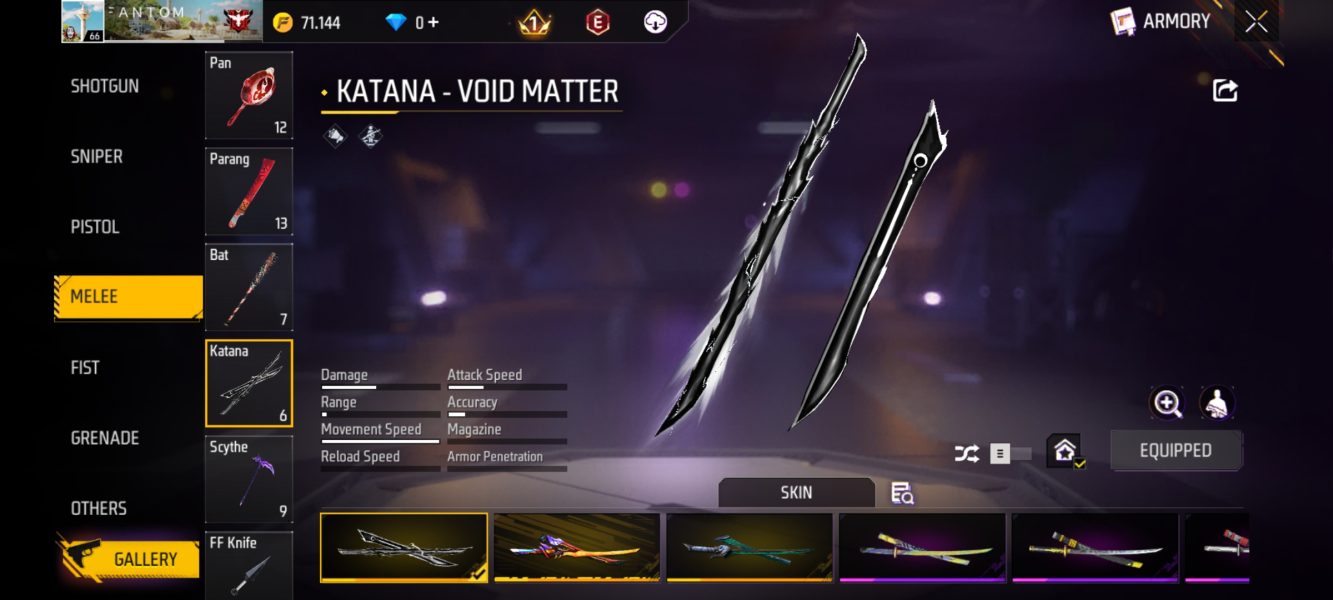The height and width of the screenshot is (600, 1333).
Task: Open the Others category
Action: 98,508
